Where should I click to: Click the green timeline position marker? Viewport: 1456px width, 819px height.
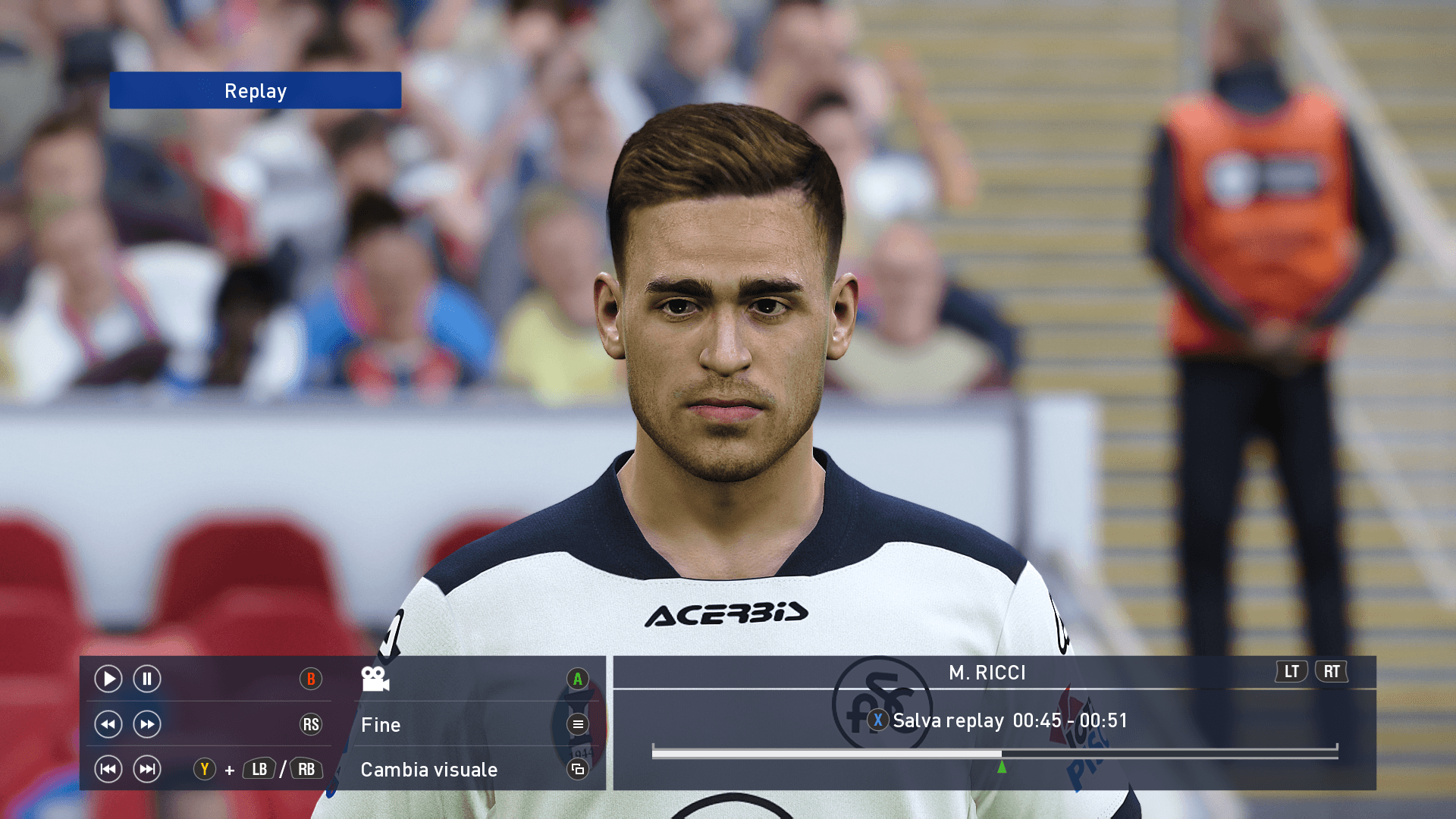pyautogui.click(x=1002, y=767)
